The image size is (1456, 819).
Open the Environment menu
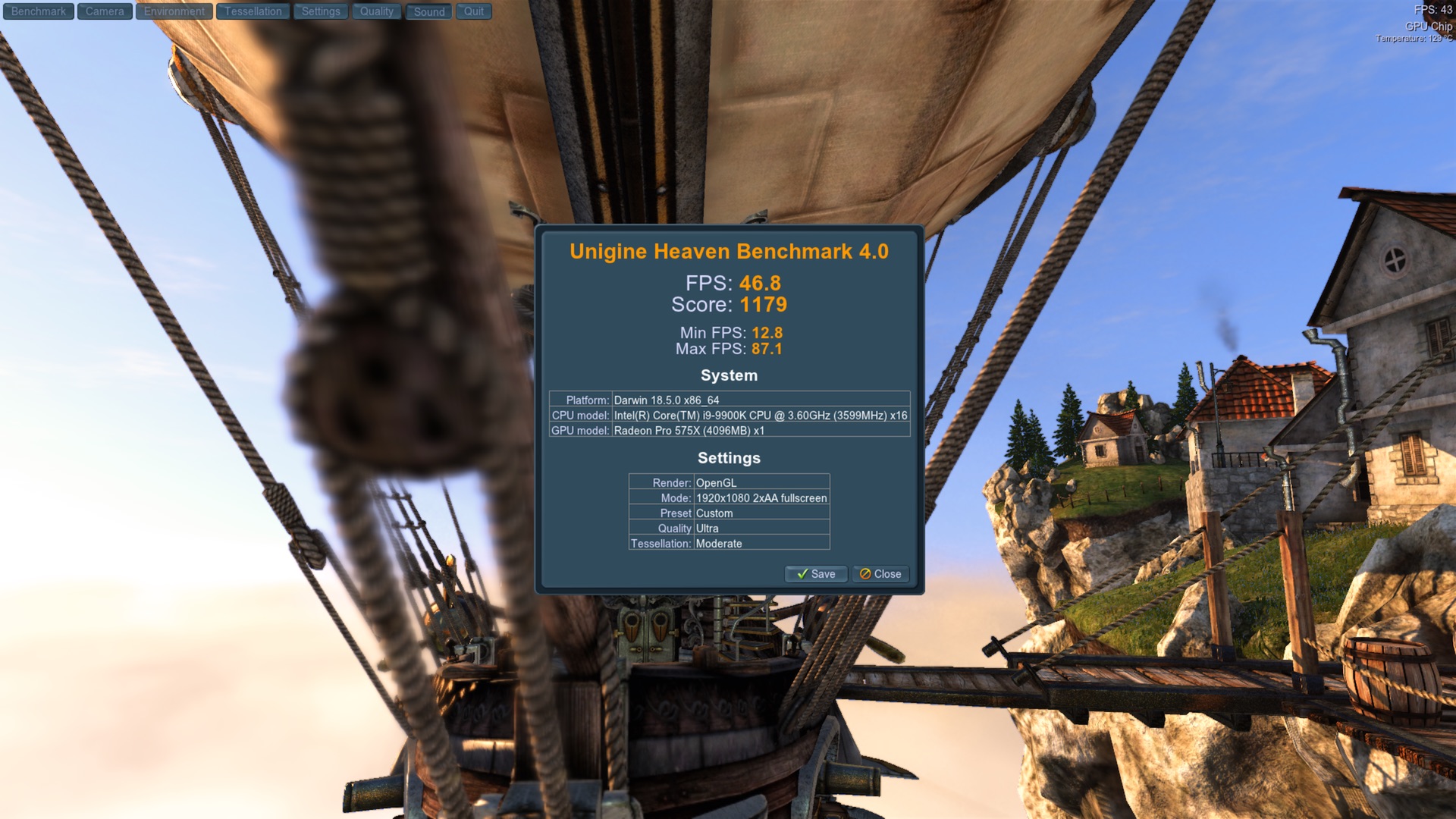pos(174,11)
